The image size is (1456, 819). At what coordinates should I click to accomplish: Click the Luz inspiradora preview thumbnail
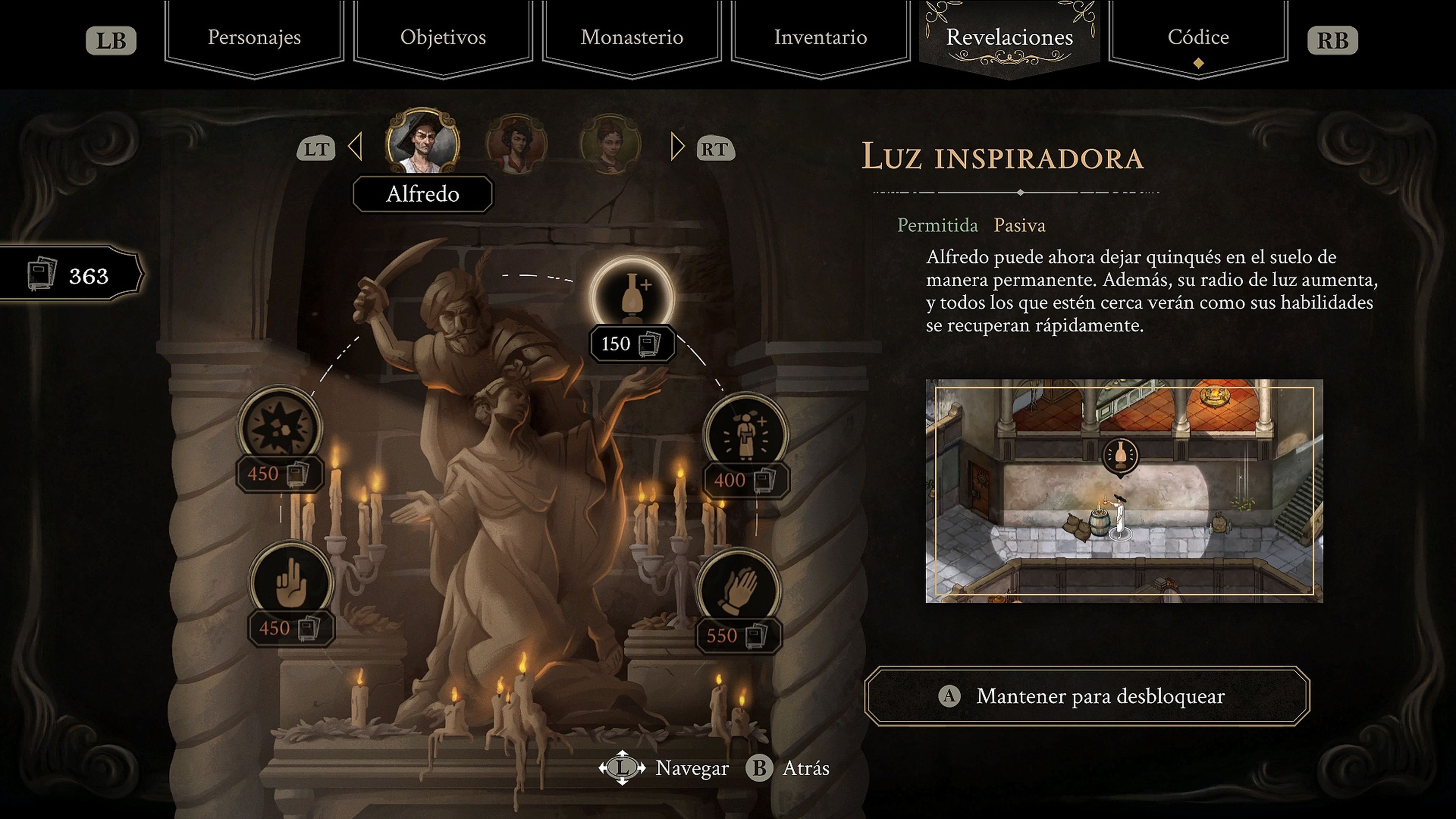pos(1123,491)
